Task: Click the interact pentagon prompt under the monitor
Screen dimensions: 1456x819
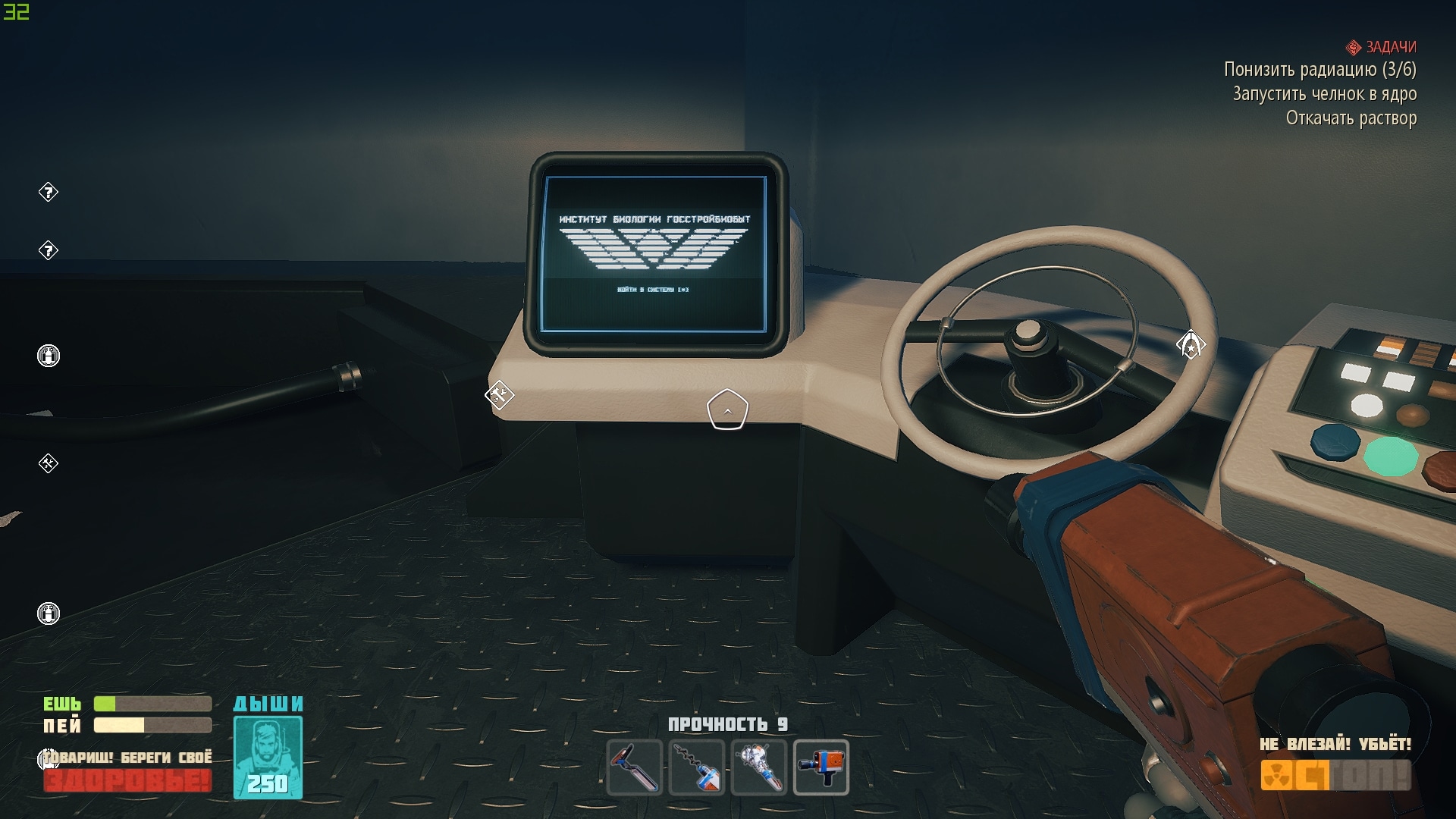Action: click(x=730, y=409)
